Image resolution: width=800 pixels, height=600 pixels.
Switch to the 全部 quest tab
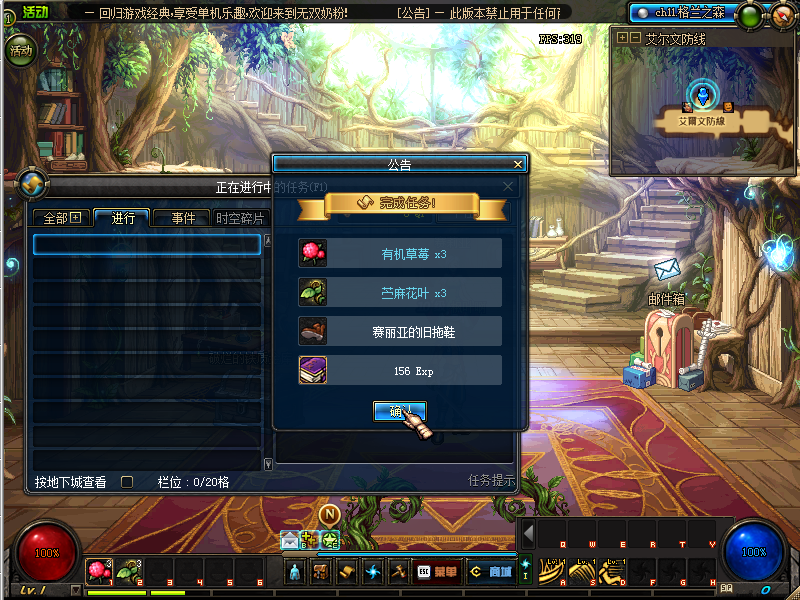pyautogui.click(x=61, y=218)
